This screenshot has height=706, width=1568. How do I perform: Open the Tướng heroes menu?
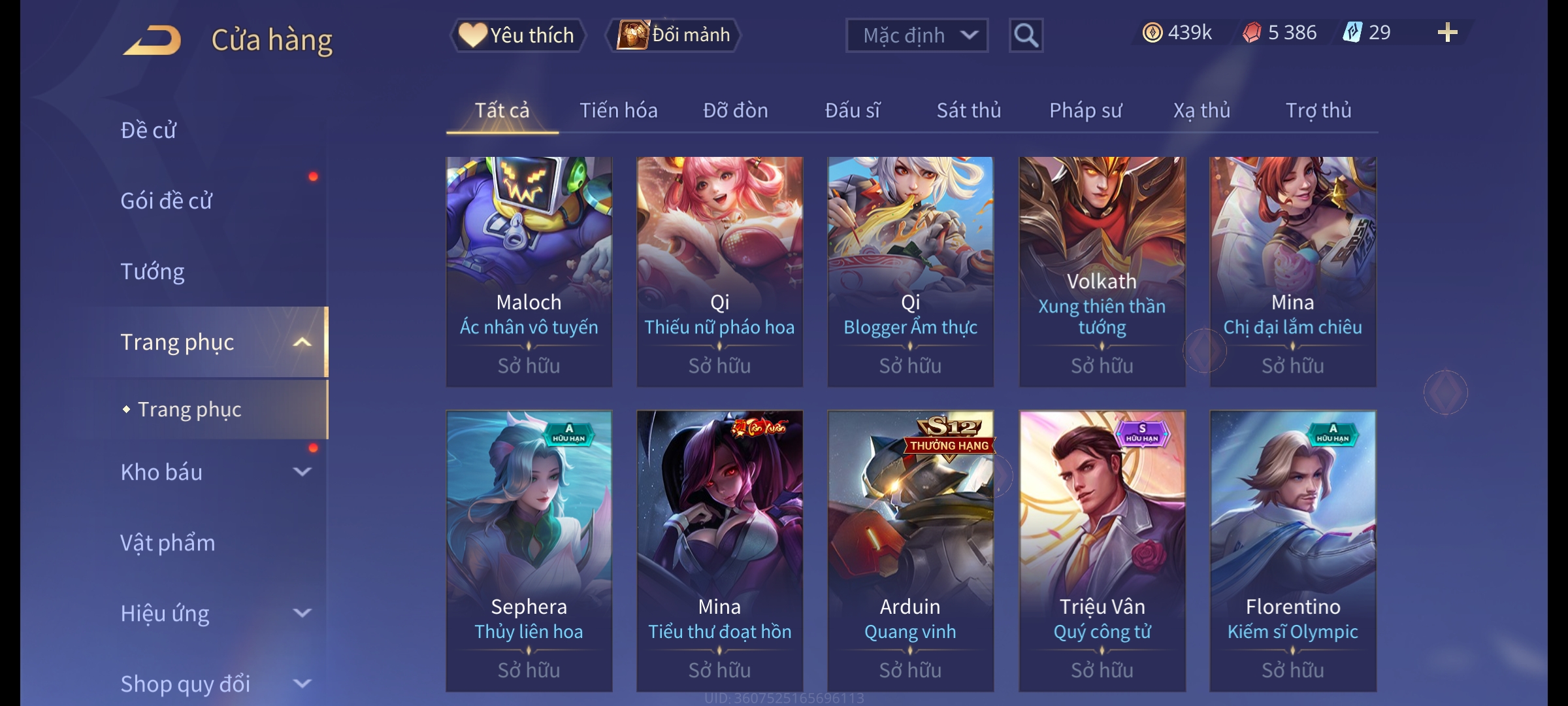coord(152,271)
